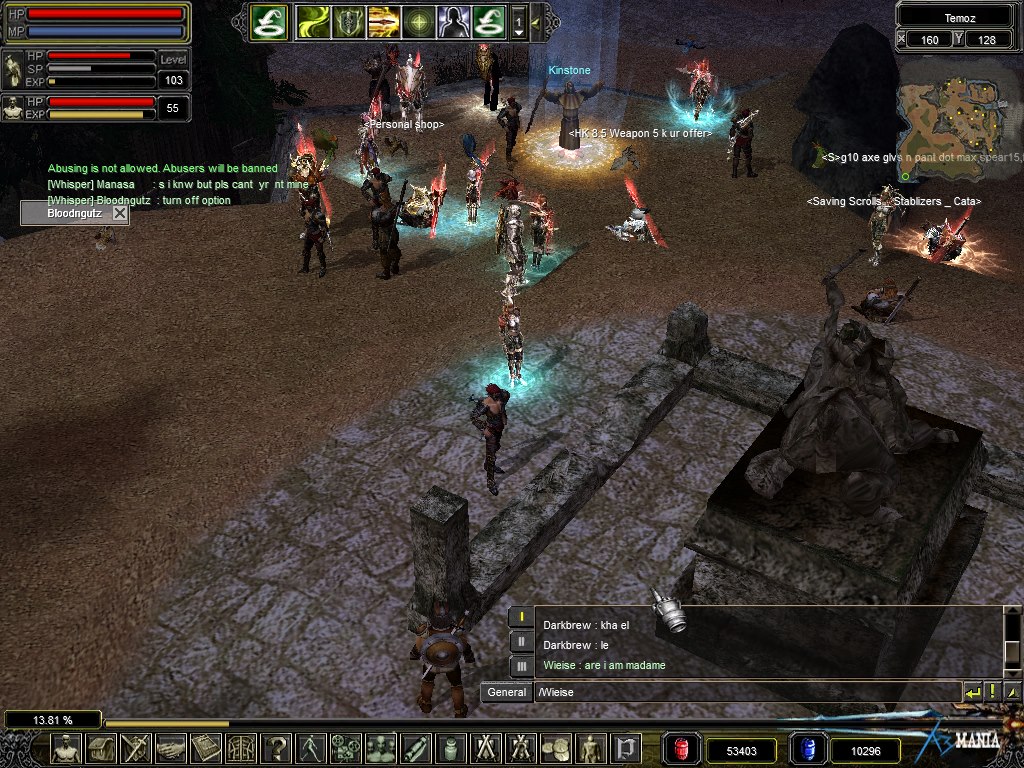Click the yellow exclamation chat button
Viewport: 1024px width, 768px height.
[x=992, y=692]
